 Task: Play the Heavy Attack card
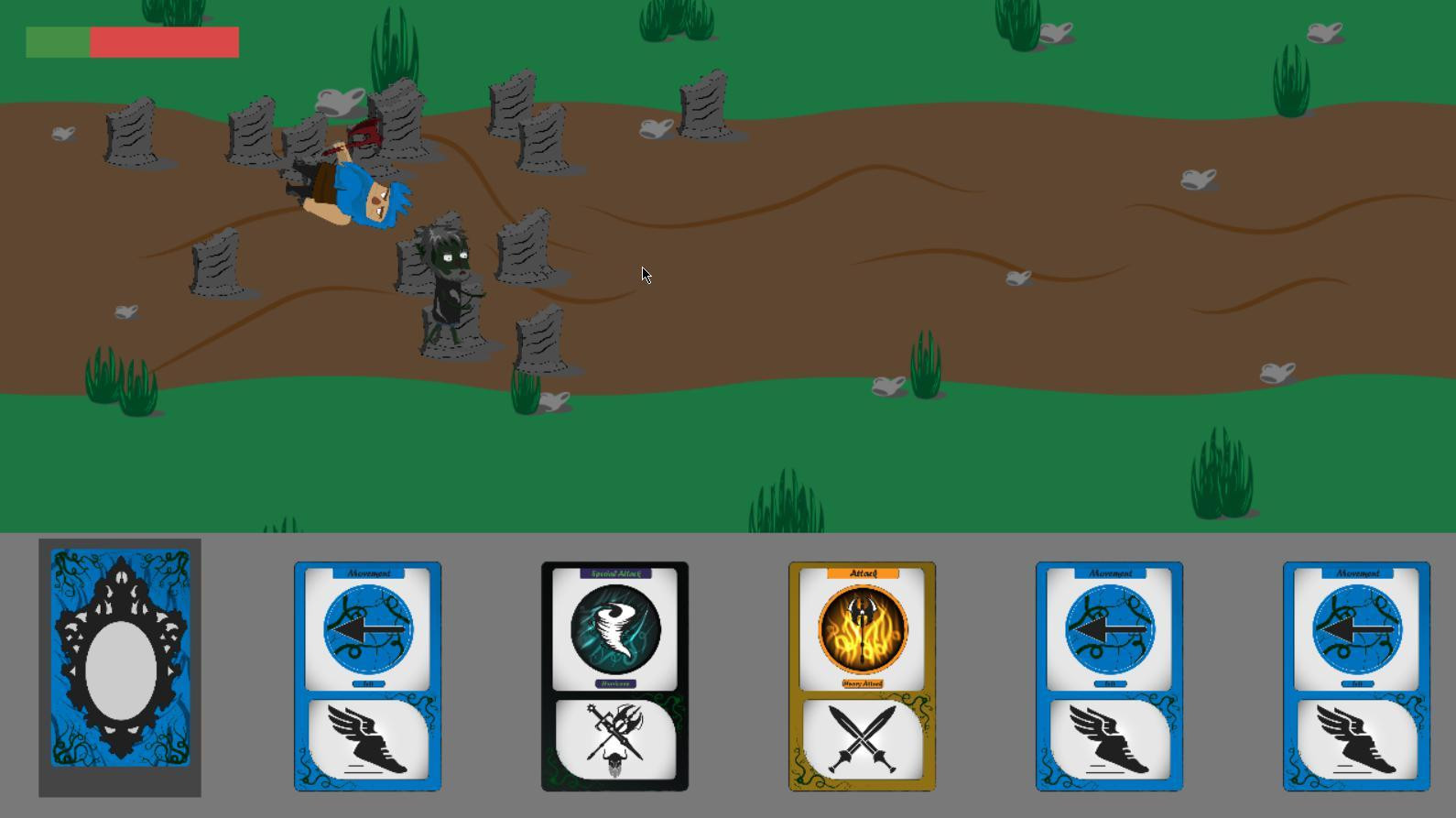[x=862, y=676]
